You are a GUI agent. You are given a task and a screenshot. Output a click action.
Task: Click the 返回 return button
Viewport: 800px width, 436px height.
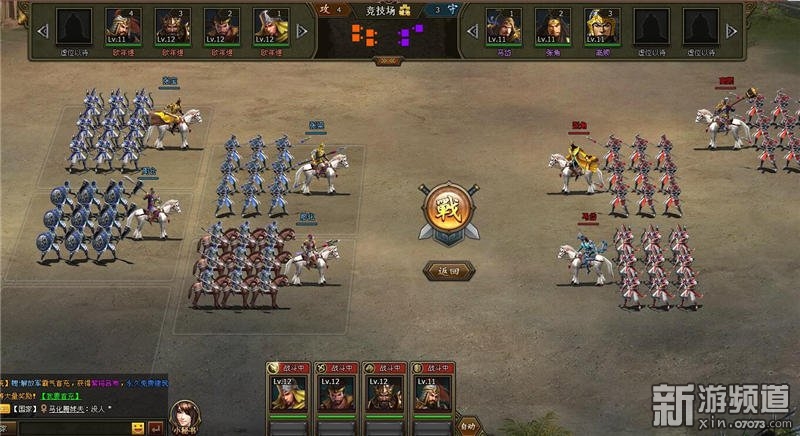[441, 270]
